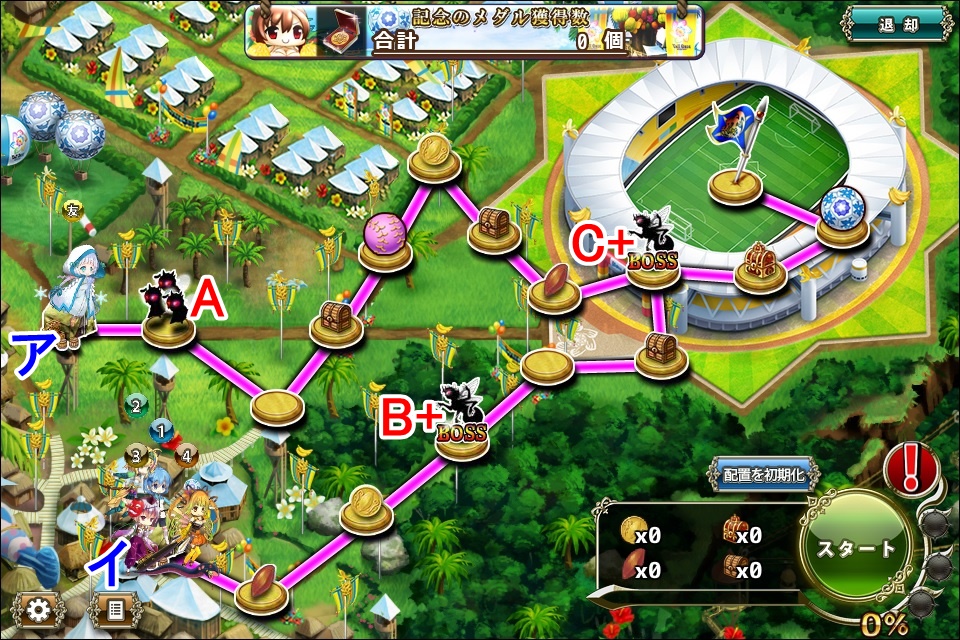Reset placement with 配置を初期化 button
Image resolution: width=960 pixels, height=640 pixels.
(764, 474)
